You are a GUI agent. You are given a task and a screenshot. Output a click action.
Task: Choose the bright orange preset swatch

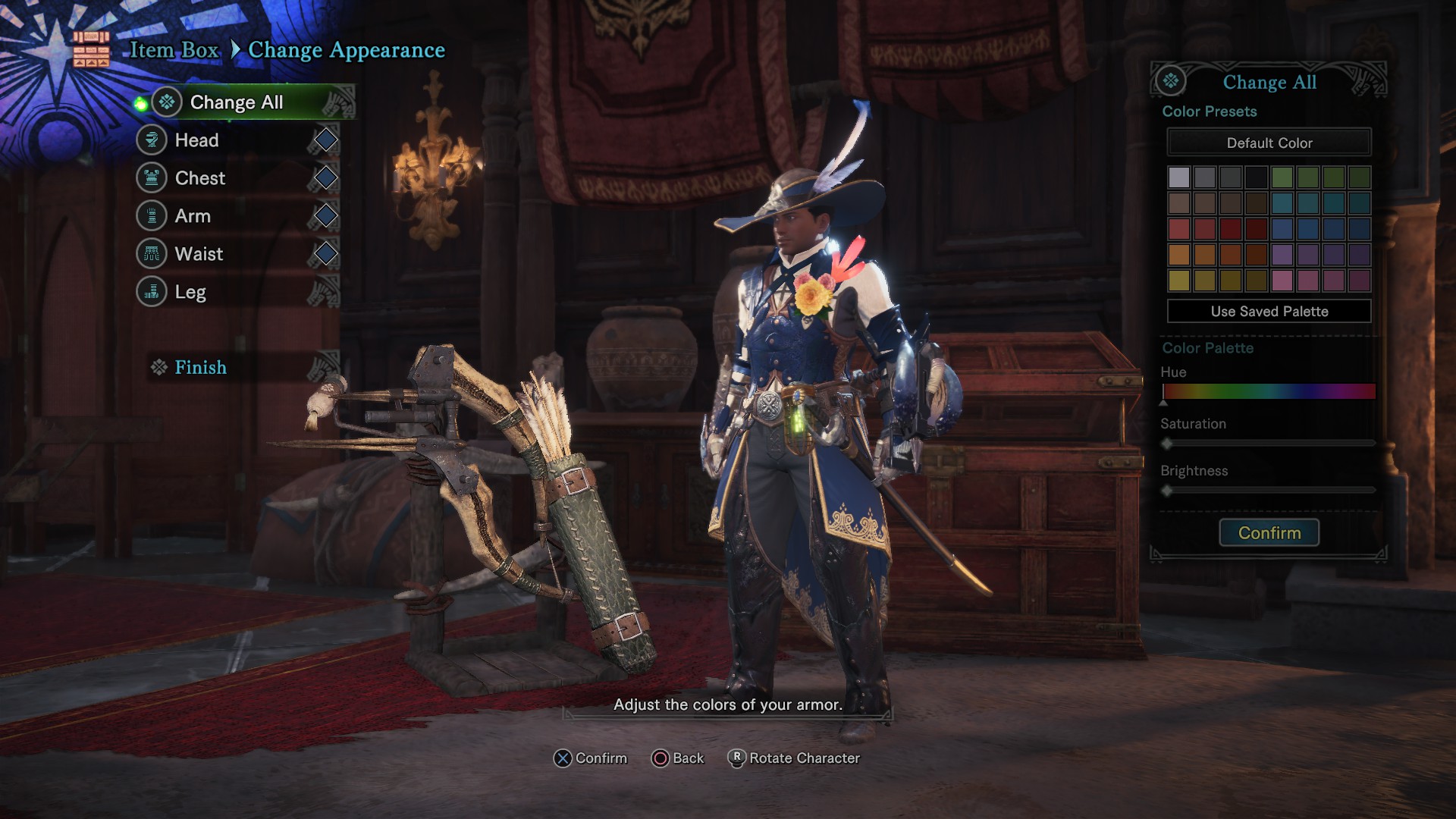tap(1179, 255)
